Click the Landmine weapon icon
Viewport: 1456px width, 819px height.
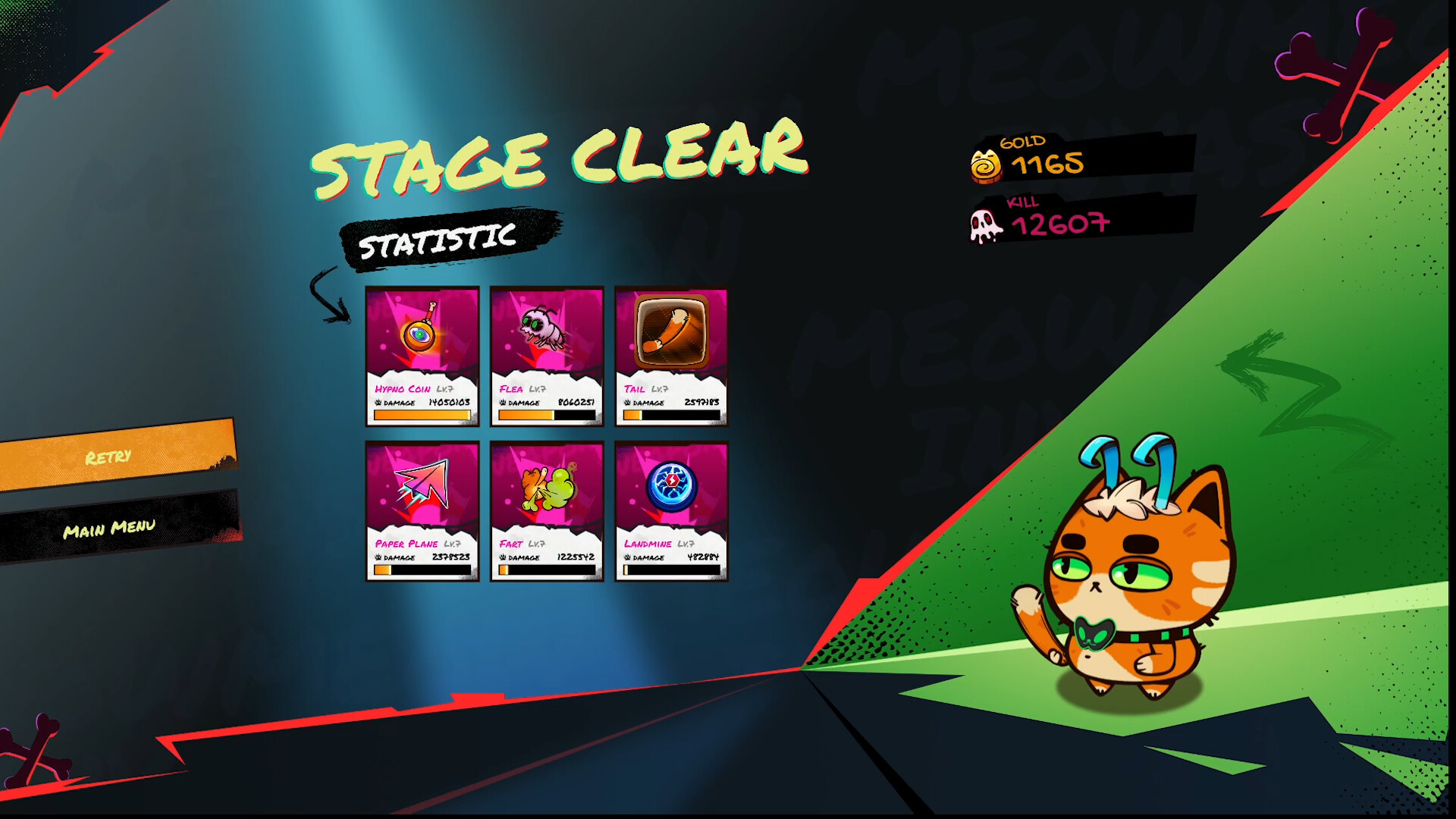click(x=672, y=485)
